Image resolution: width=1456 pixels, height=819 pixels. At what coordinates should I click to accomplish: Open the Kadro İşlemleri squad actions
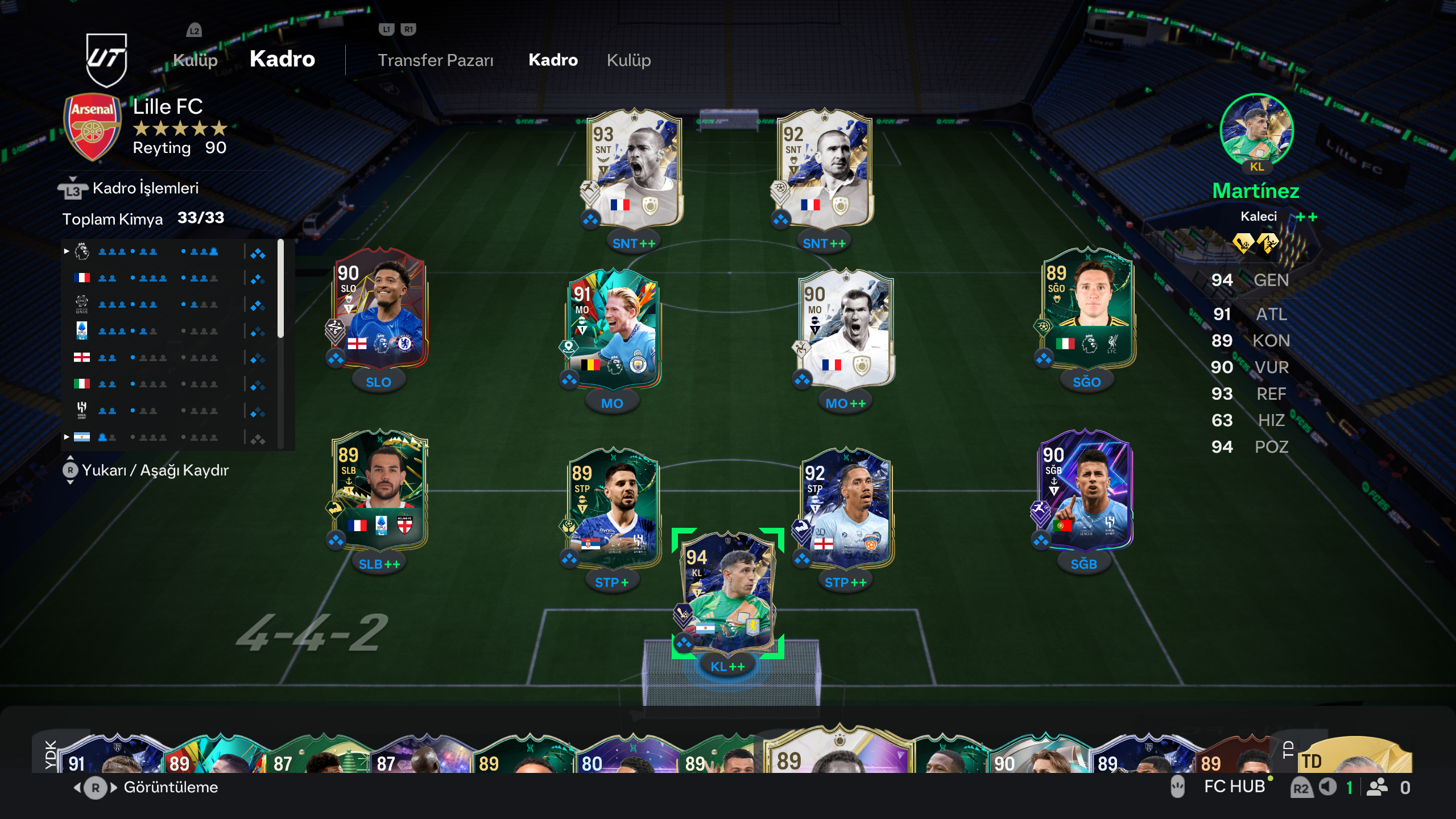tap(145, 188)
